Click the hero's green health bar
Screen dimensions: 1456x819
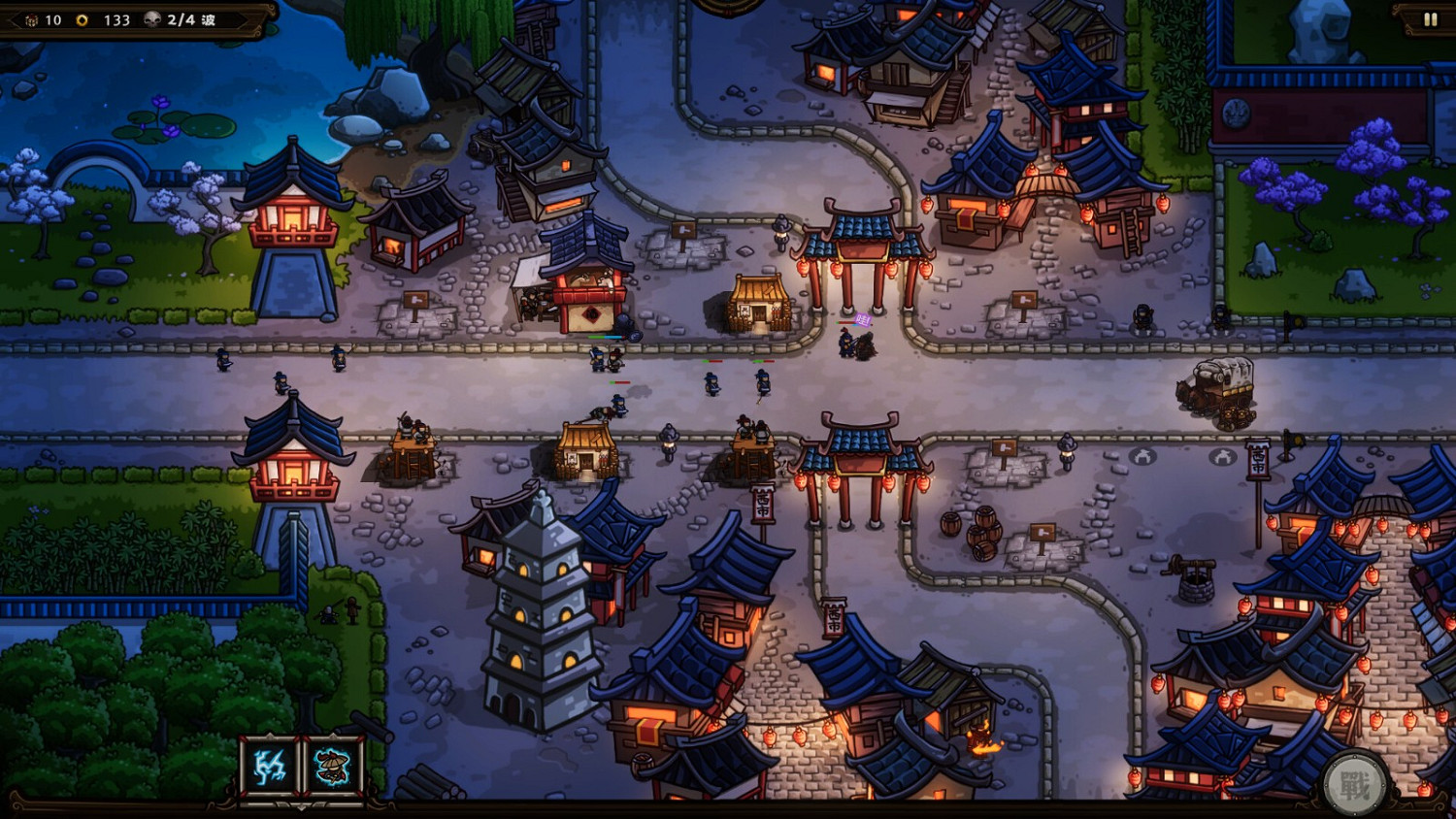[595, 337]
